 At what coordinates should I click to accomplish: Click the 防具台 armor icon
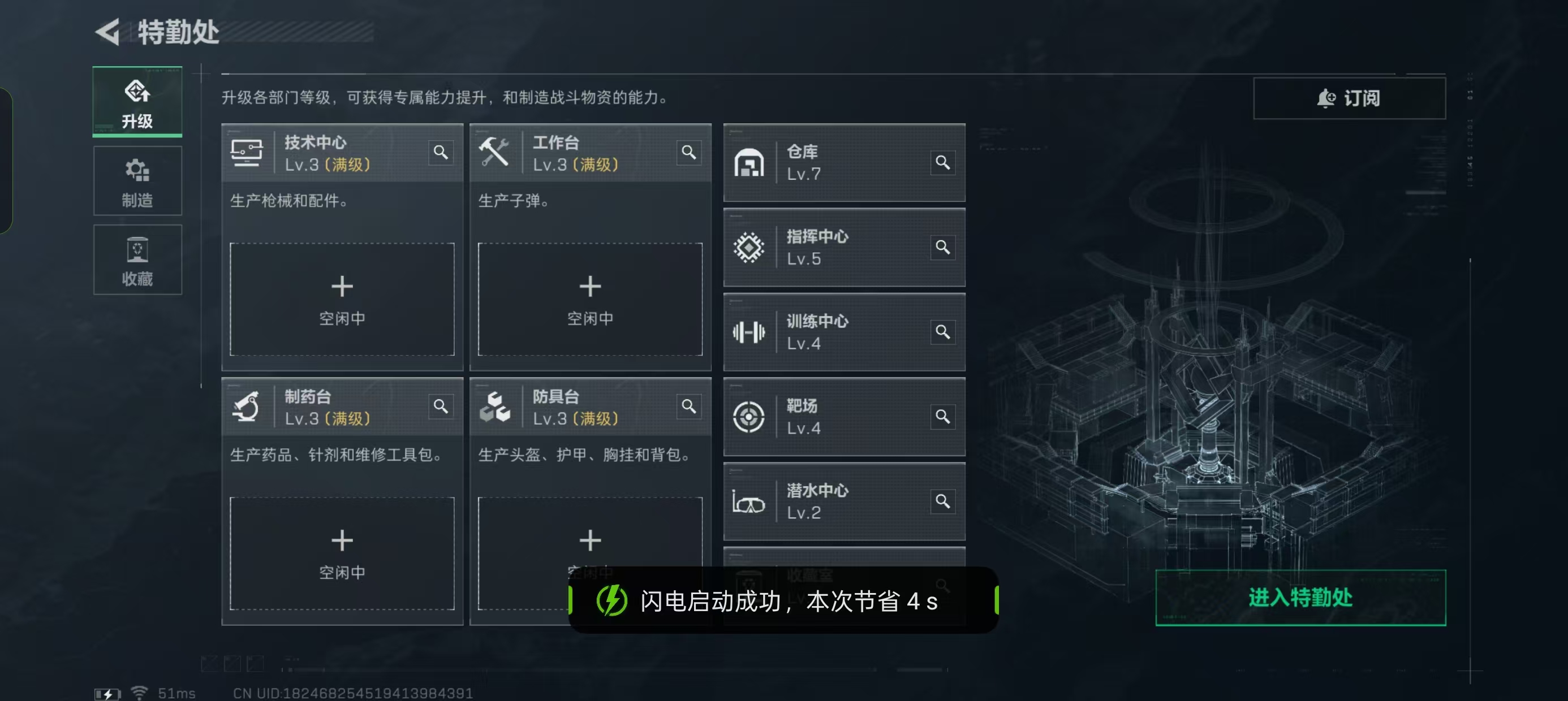[496, 406]
